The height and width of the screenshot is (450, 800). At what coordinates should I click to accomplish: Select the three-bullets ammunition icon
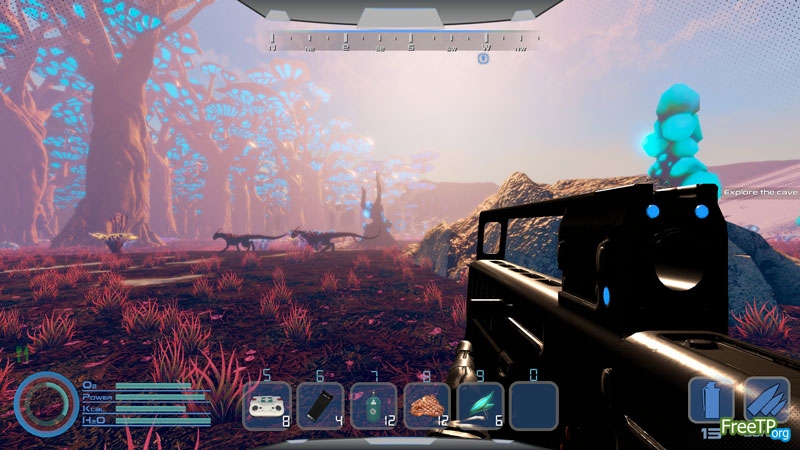pos(765,400)
